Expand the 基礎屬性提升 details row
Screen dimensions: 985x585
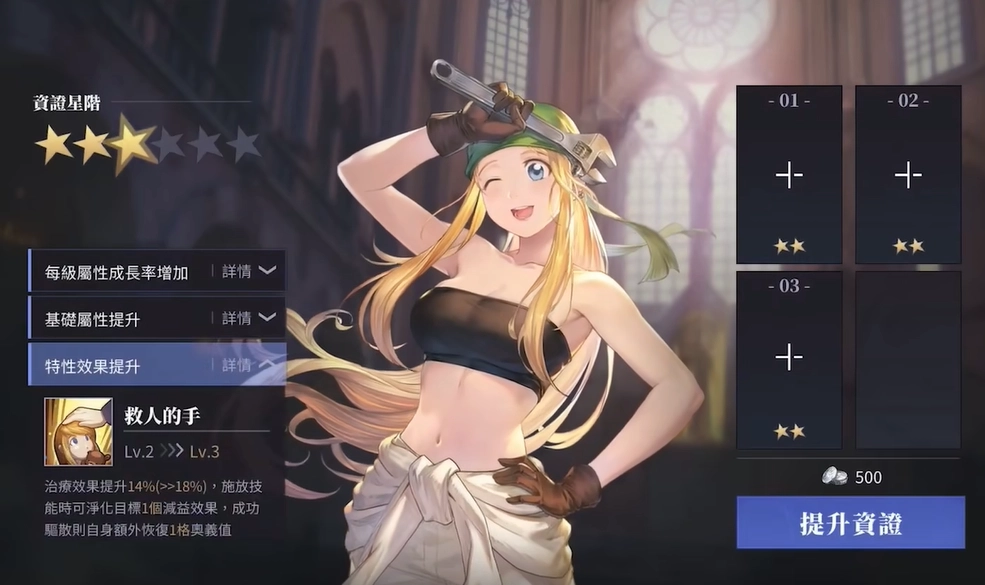(248, 318)
